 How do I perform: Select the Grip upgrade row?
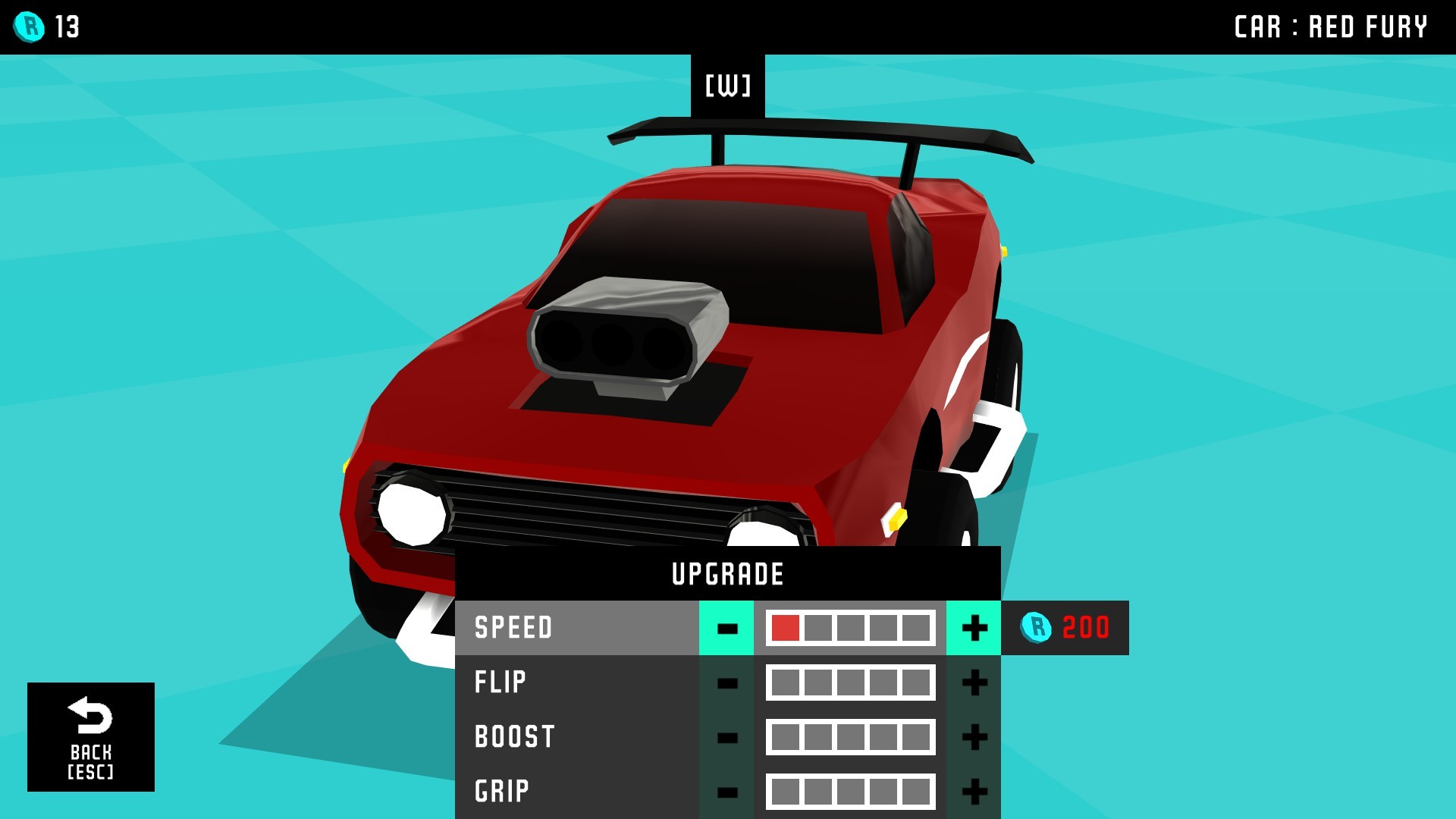click(576, 792)
